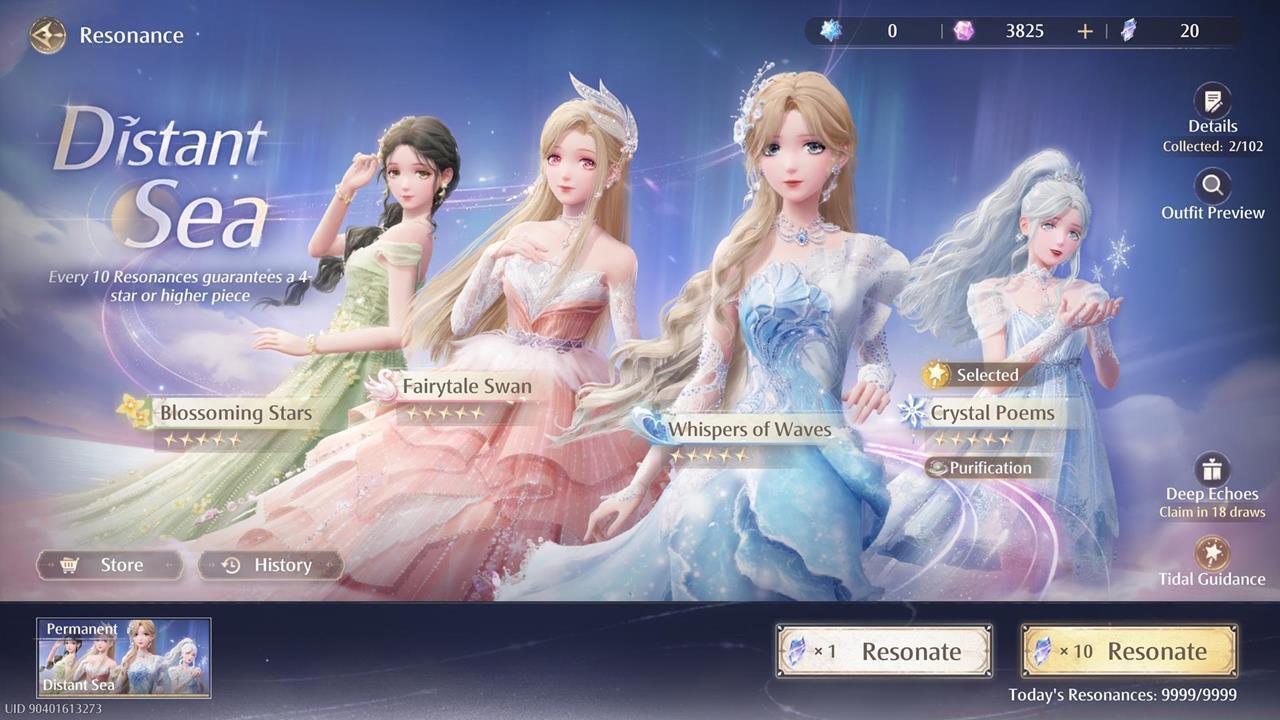
Task: Click the plus icon to purchase more diamonds
Action: (1084, 31)
